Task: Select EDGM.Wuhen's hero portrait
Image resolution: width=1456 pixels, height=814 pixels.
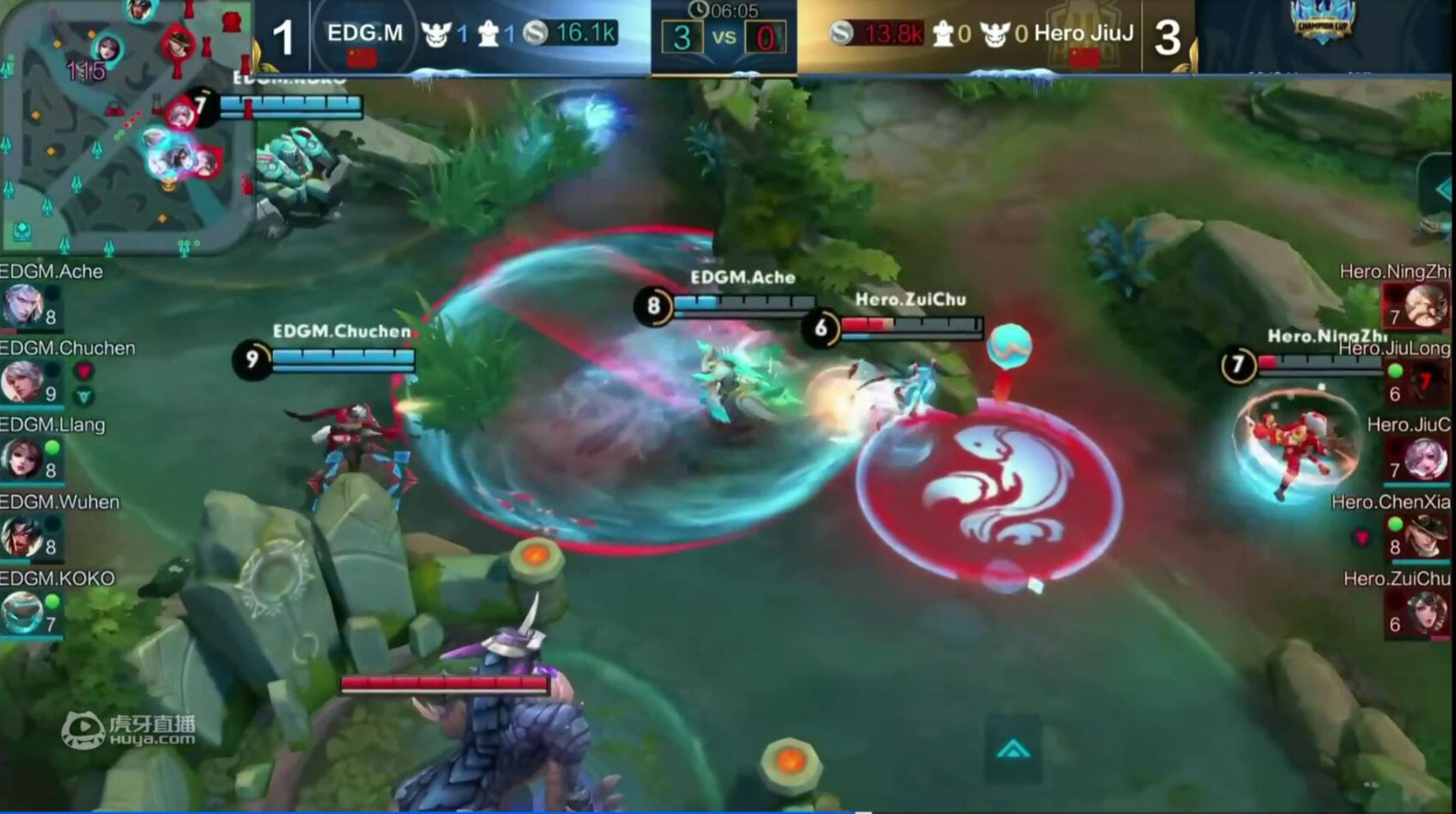Action: pyautogui.click(x=22, y=535)
